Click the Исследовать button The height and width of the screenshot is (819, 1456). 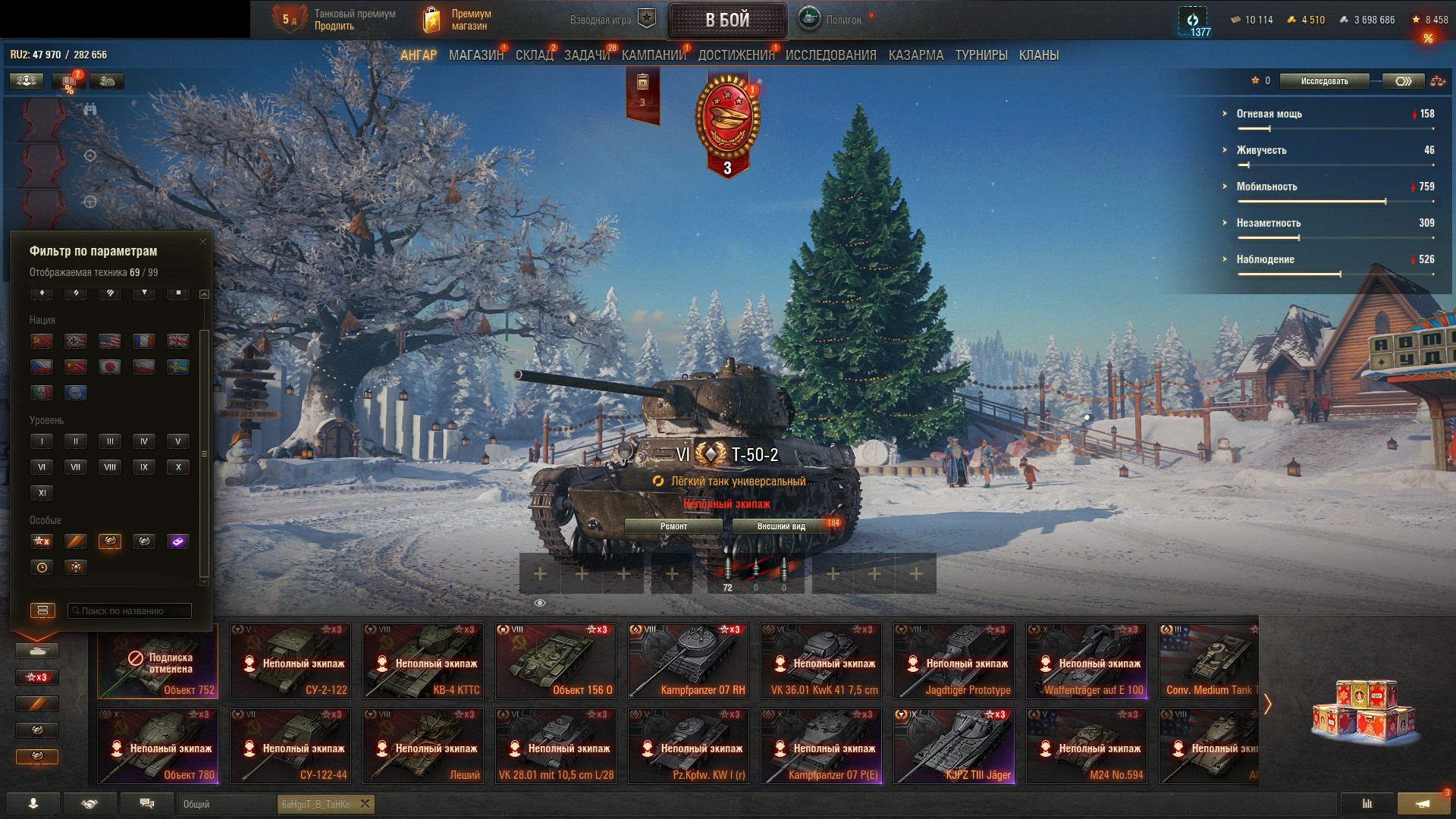(1324, 81)
